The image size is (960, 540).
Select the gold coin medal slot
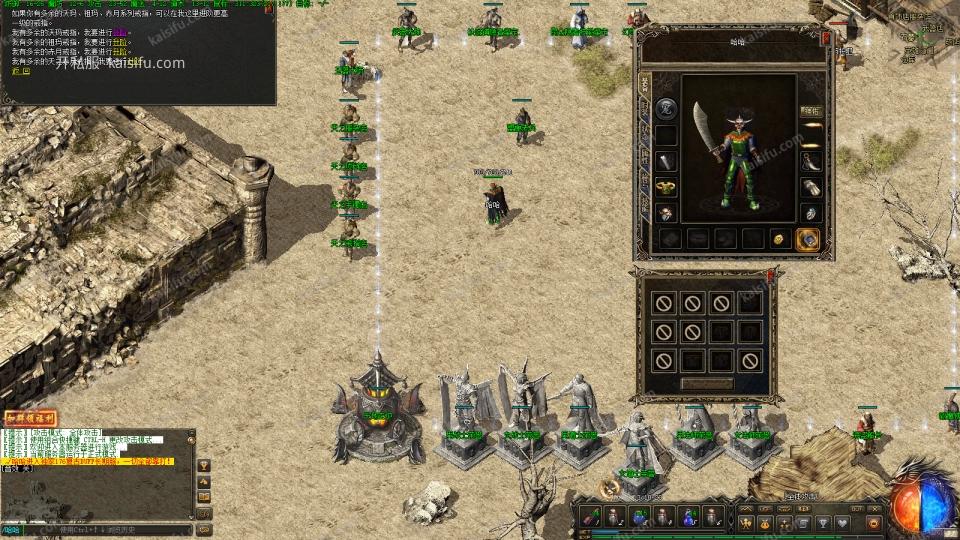pyautogui.click(x=779, y=239)
